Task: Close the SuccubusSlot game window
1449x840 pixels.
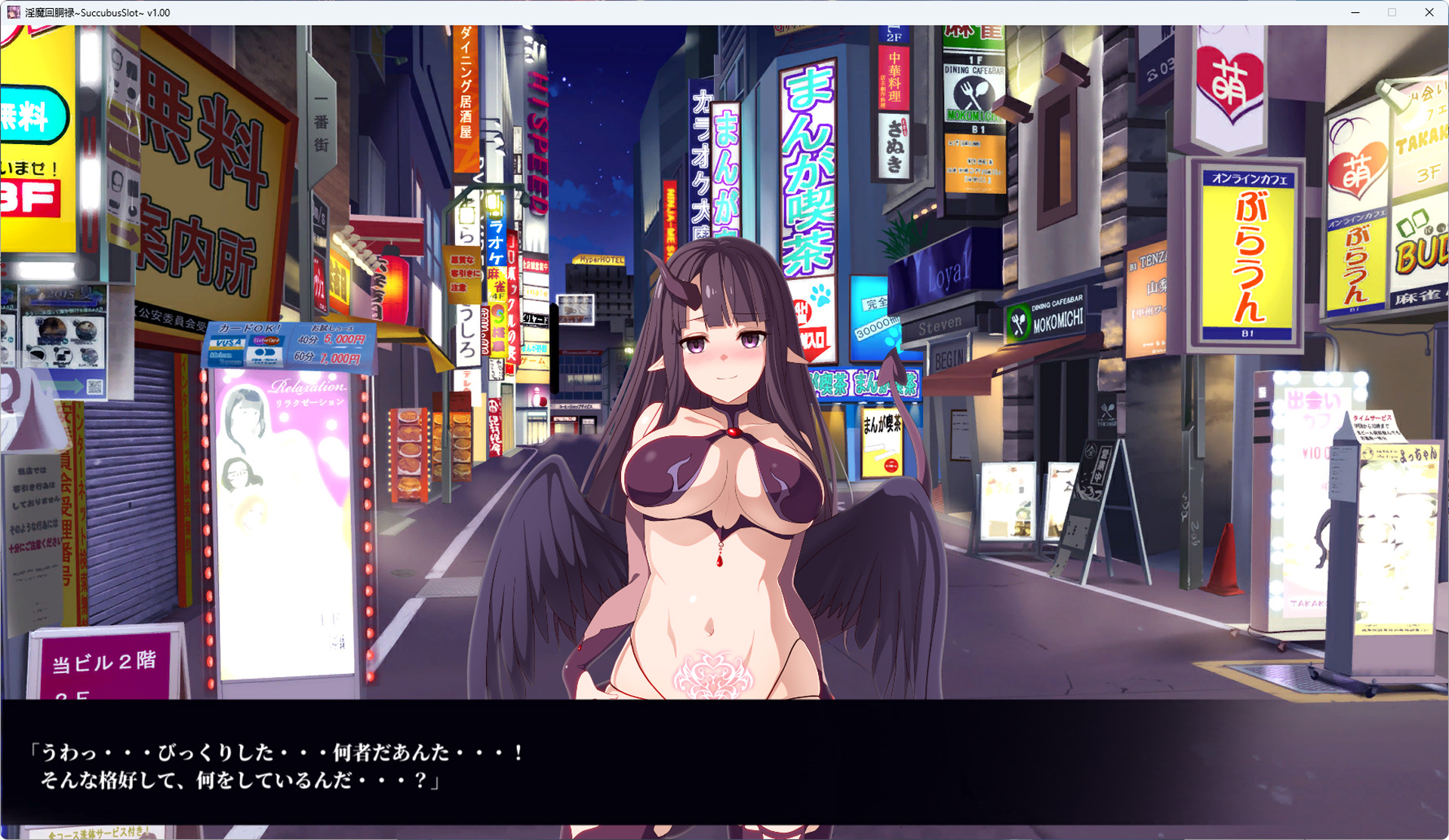Action: (1429, 13)
